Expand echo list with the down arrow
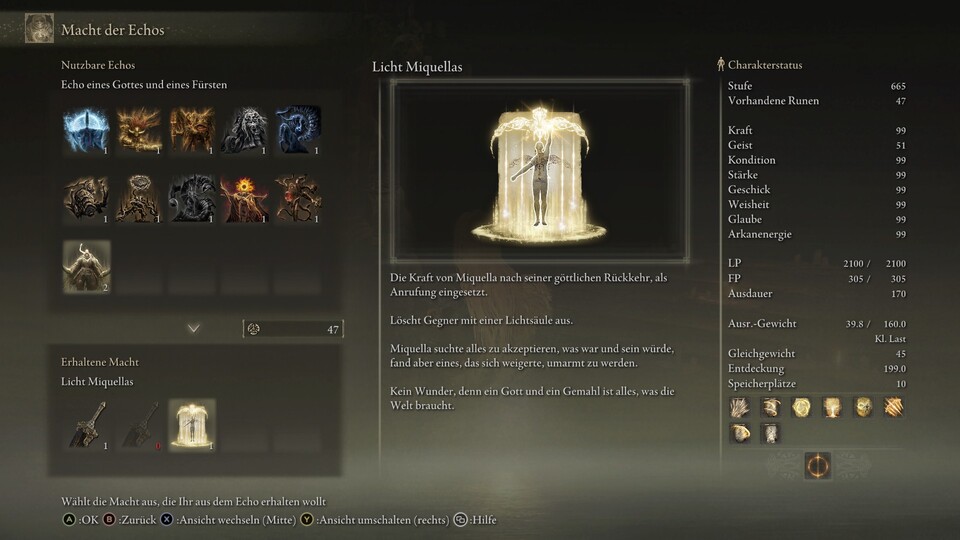Image resolution: width=960 pixels, height=540 pixels. 194,328
